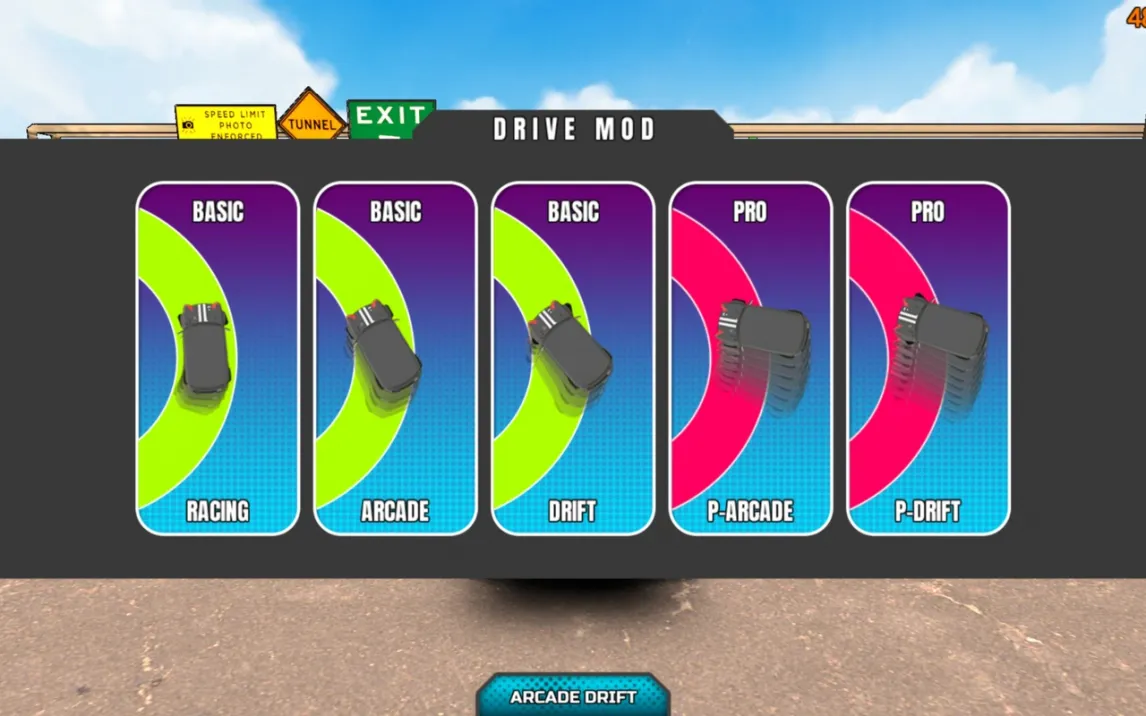Image resolution: width=1146 pixels, height=716 pixels.
Task: Choose the Basic Arcade drive mode card
Action: click(x=395, y=358)
